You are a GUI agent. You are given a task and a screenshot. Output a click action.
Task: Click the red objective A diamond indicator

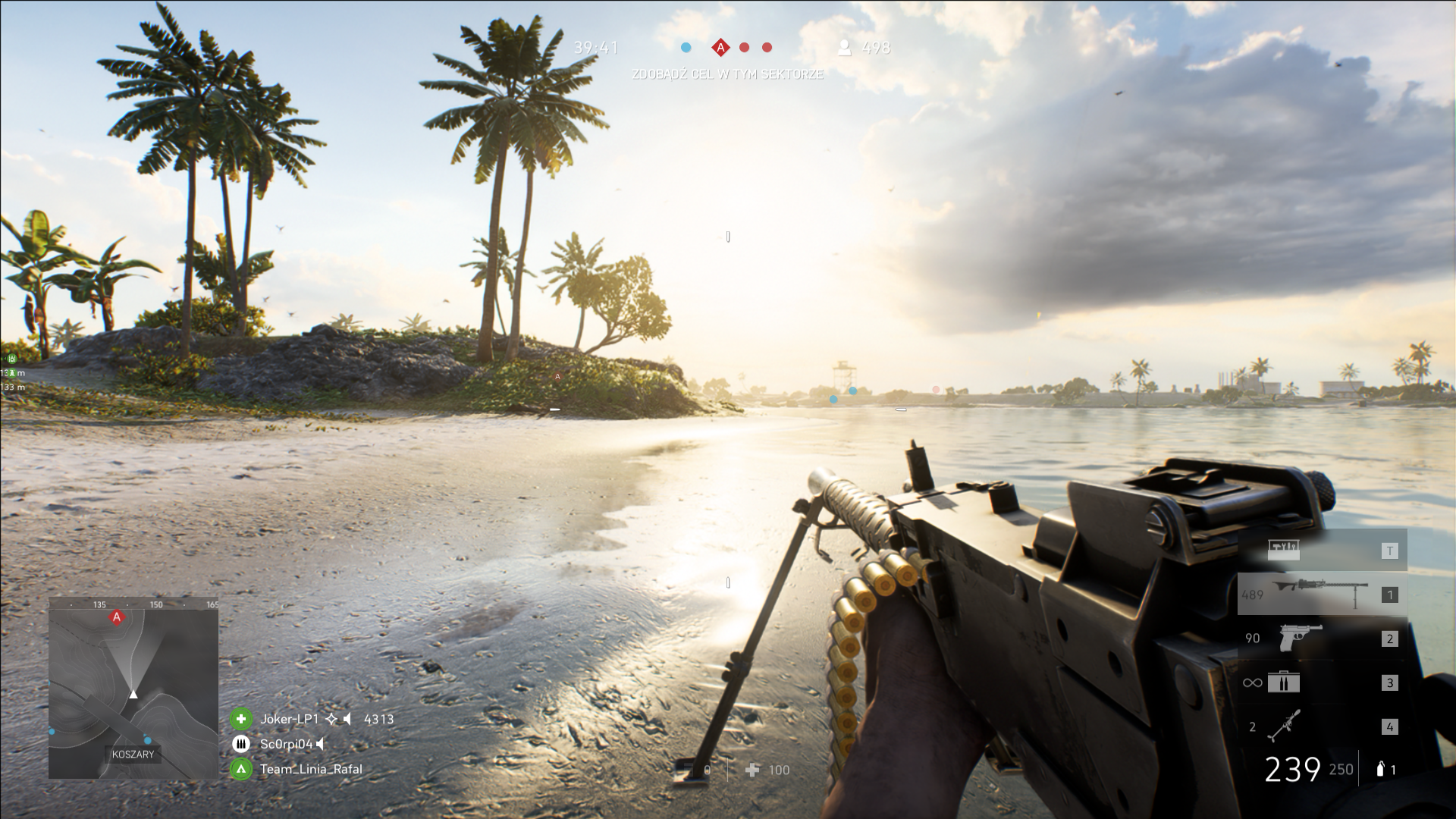(x=720, y=48)
